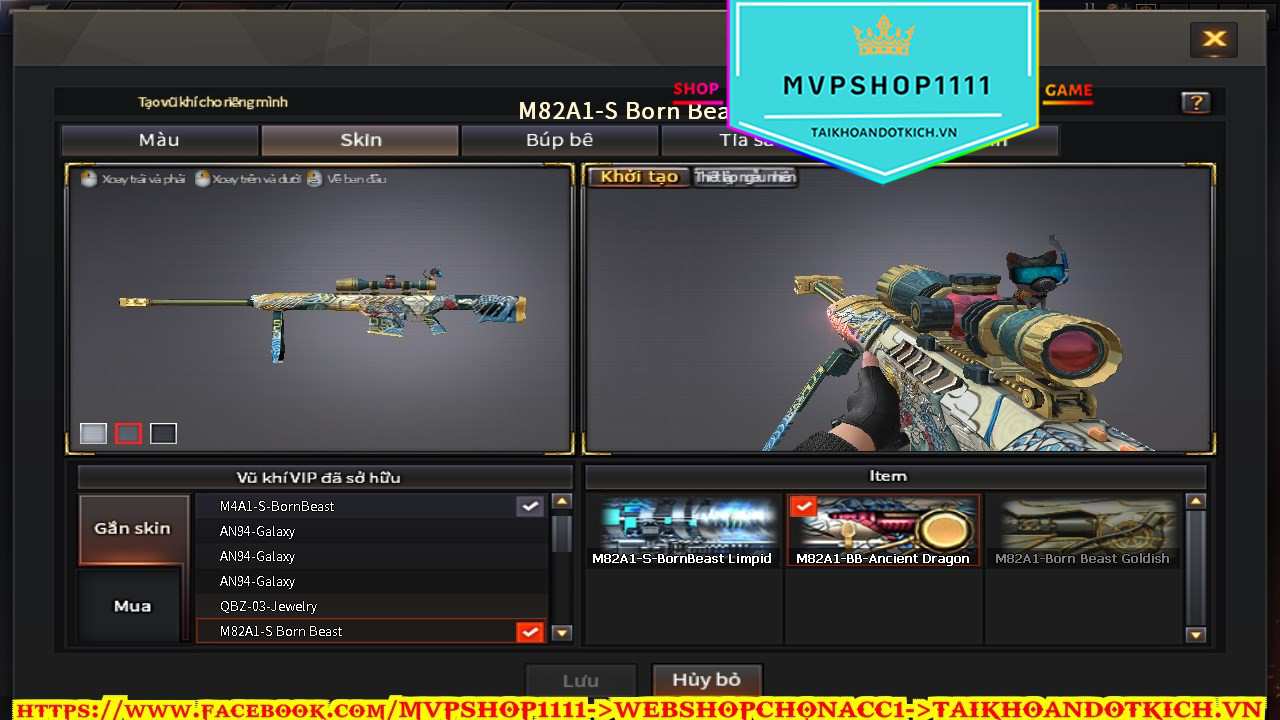Open the Búp bê tab
This screenshot has height=720, width=1280.
click(x=559, y=140)
